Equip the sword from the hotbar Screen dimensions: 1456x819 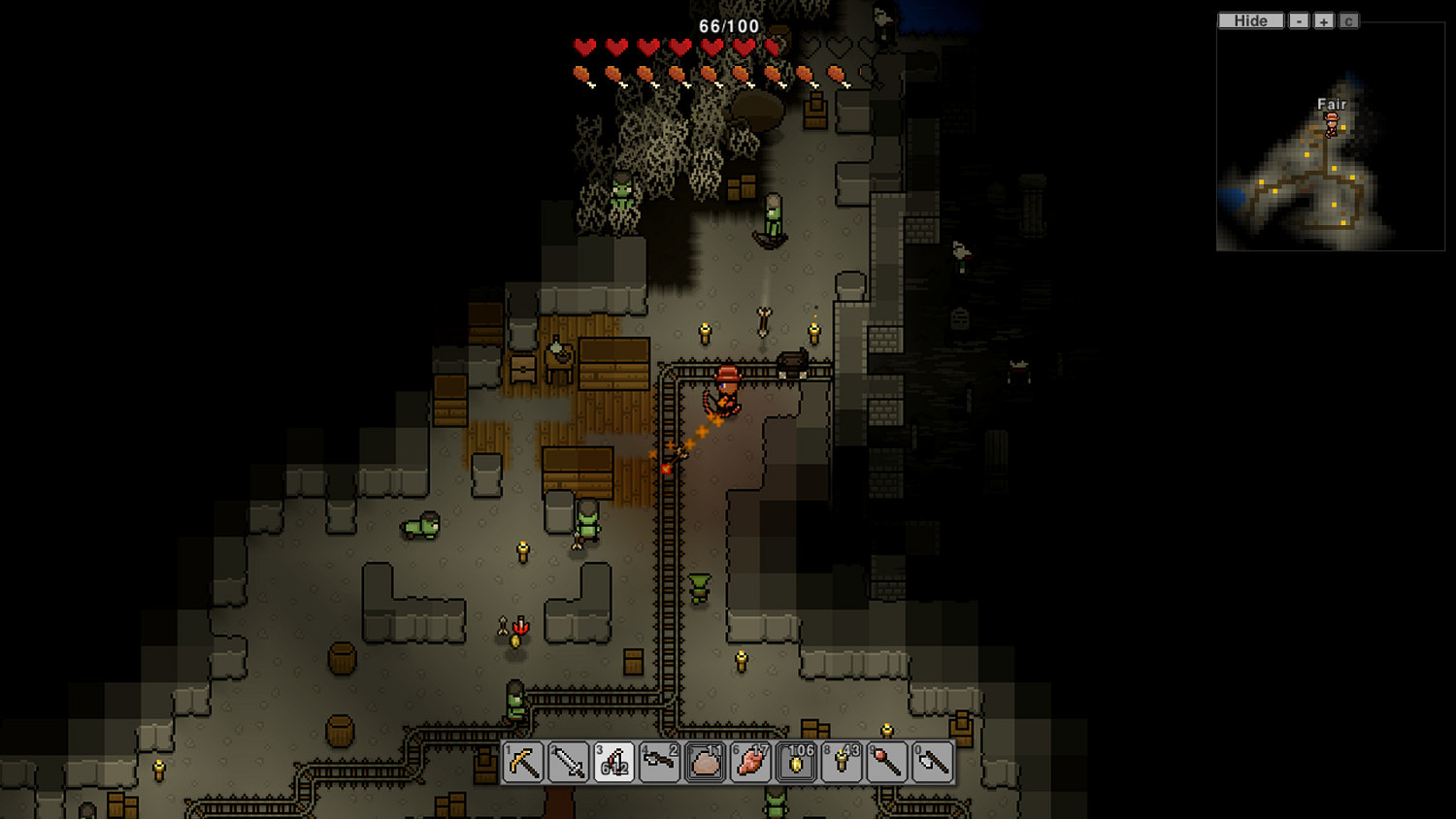coord(569,763)
